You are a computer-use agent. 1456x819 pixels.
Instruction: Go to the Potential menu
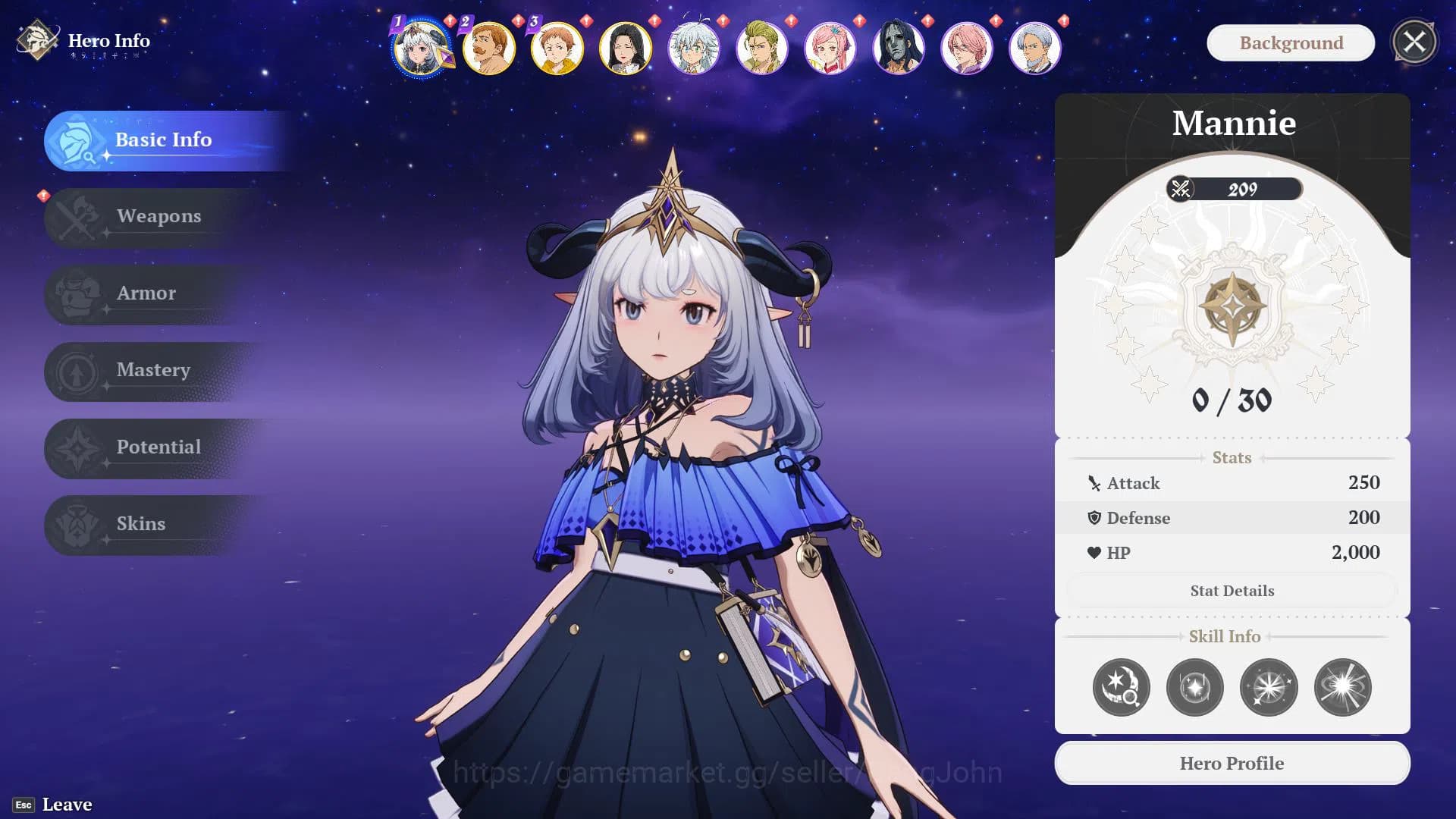click(x=158, y=447)
